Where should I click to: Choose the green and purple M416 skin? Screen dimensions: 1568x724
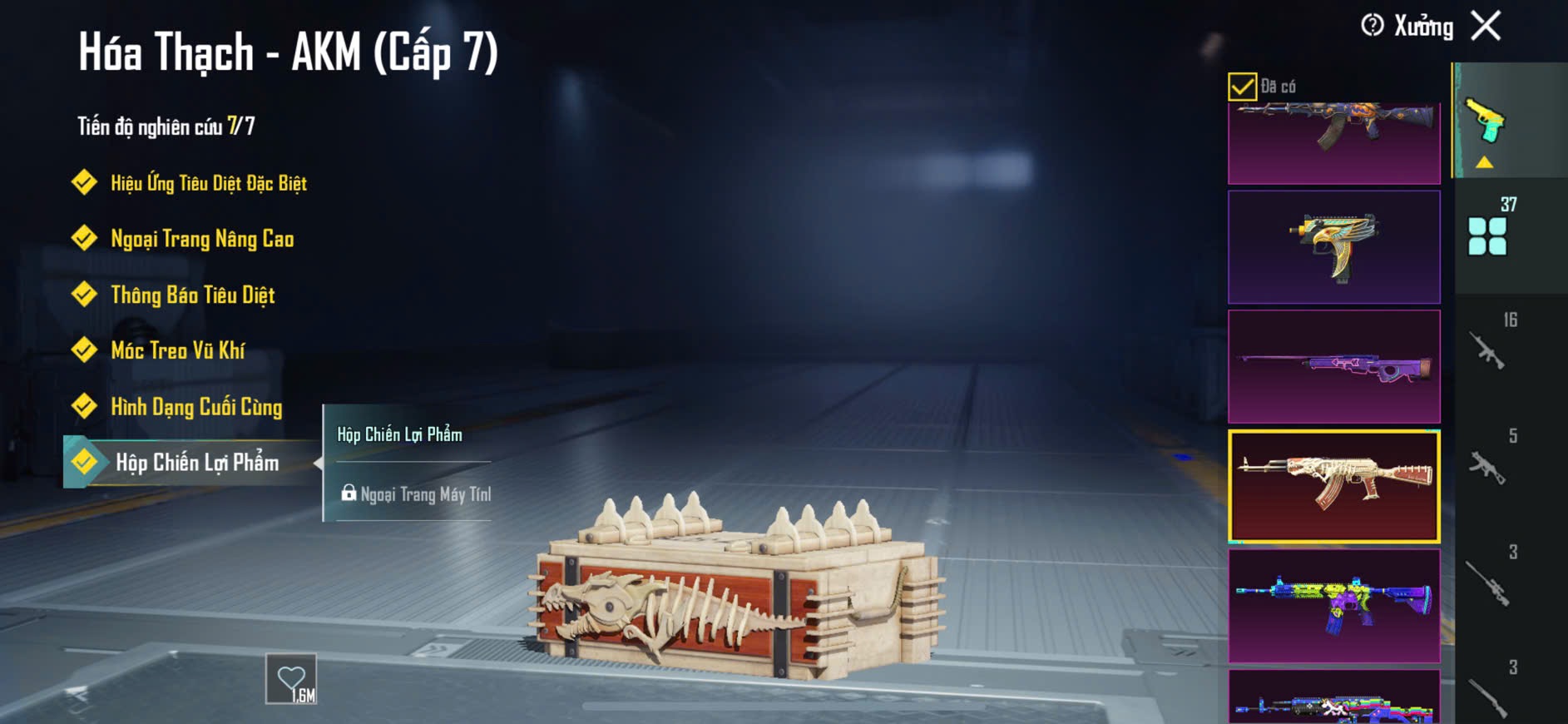click(1333, 606)
